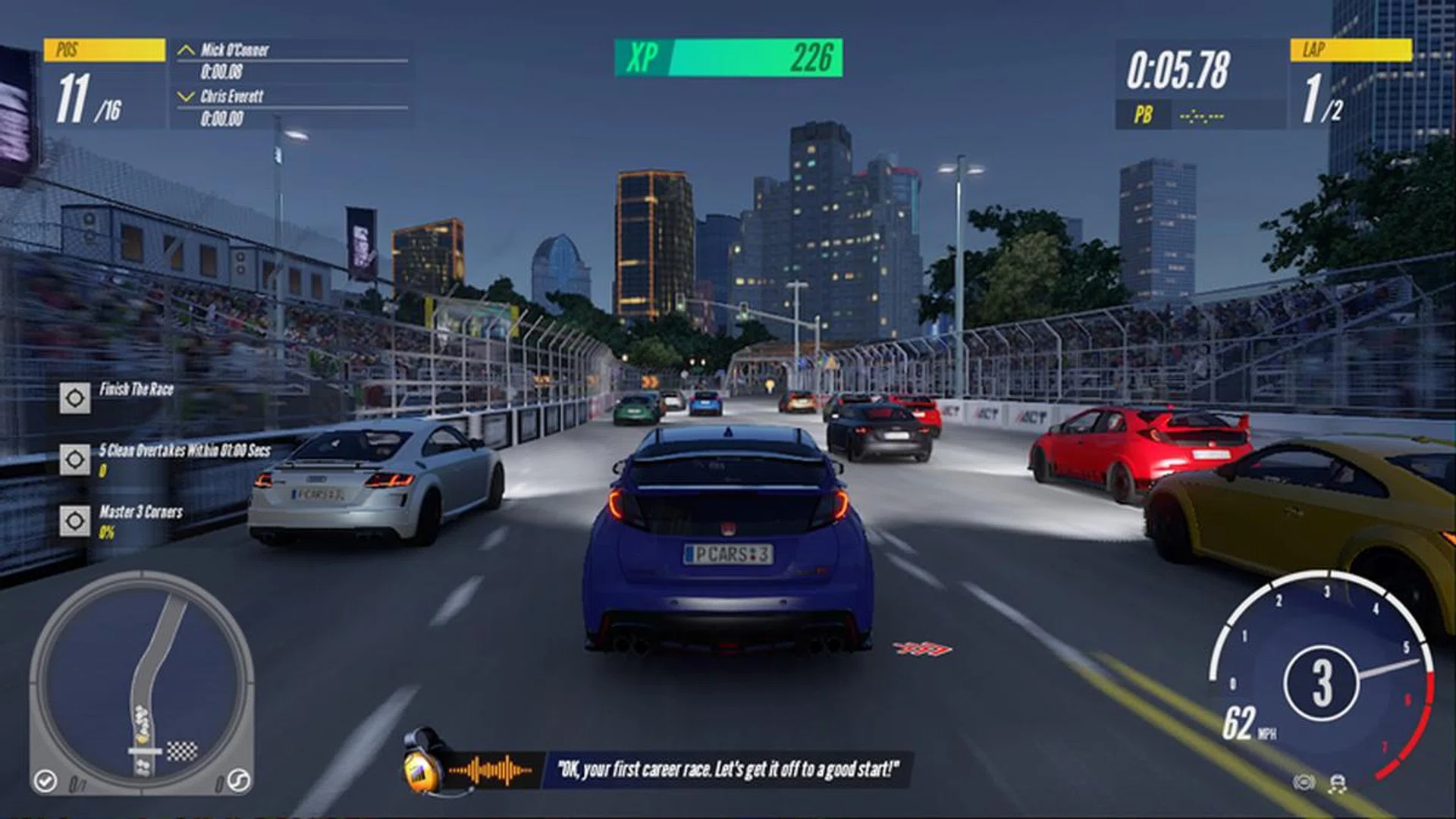The image size is (1456, 819).
Task: Toggle the PB indicator below the lap timer
Action: click(x=1145, y=115)
